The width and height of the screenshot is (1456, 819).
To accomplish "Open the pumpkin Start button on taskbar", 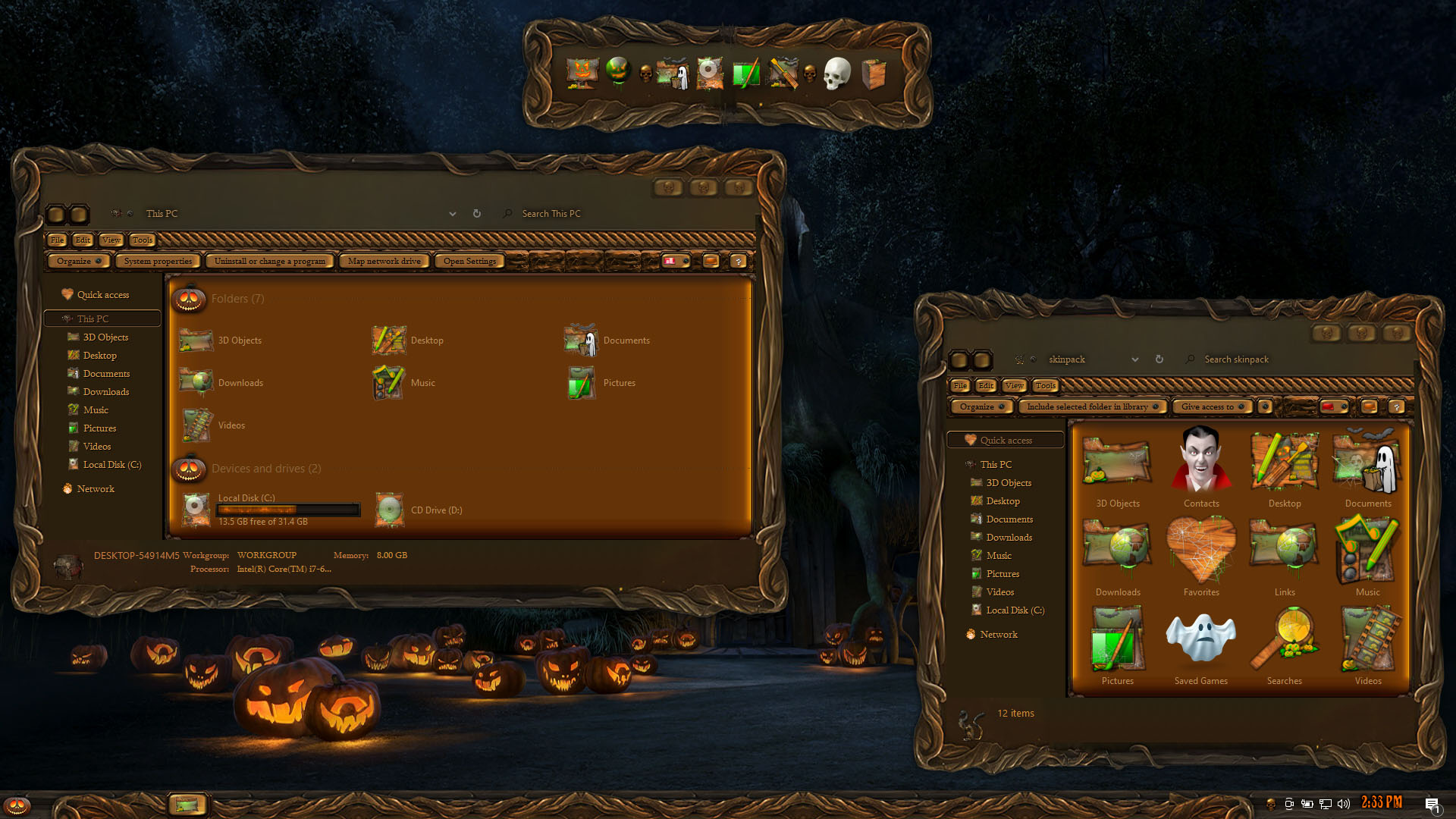I will pyautogui.click(x=17, y=805).
